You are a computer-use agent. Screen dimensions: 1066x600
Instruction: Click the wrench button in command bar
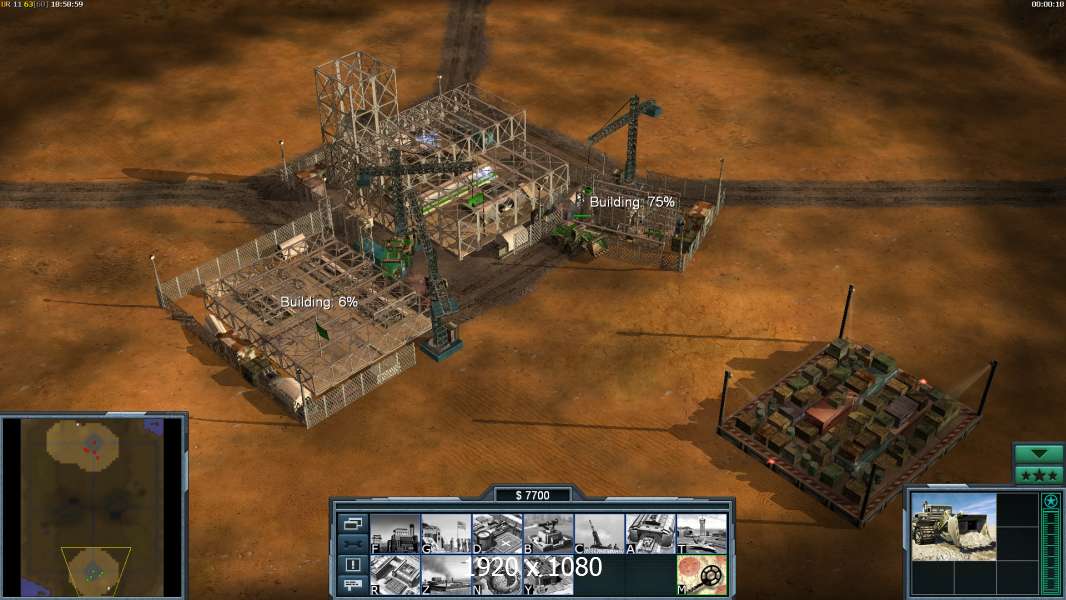pos(353,544)
